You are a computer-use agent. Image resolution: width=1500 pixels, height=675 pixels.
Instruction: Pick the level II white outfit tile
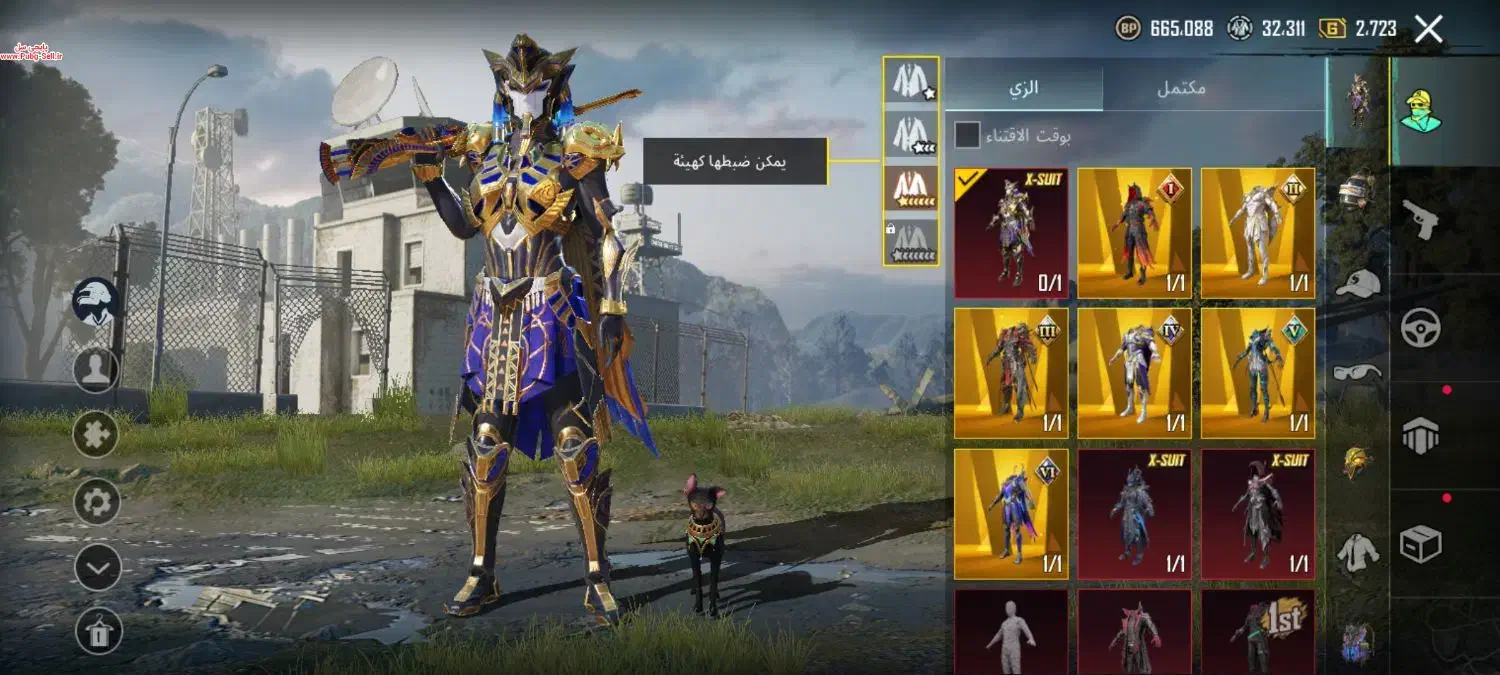point(1258,233)
